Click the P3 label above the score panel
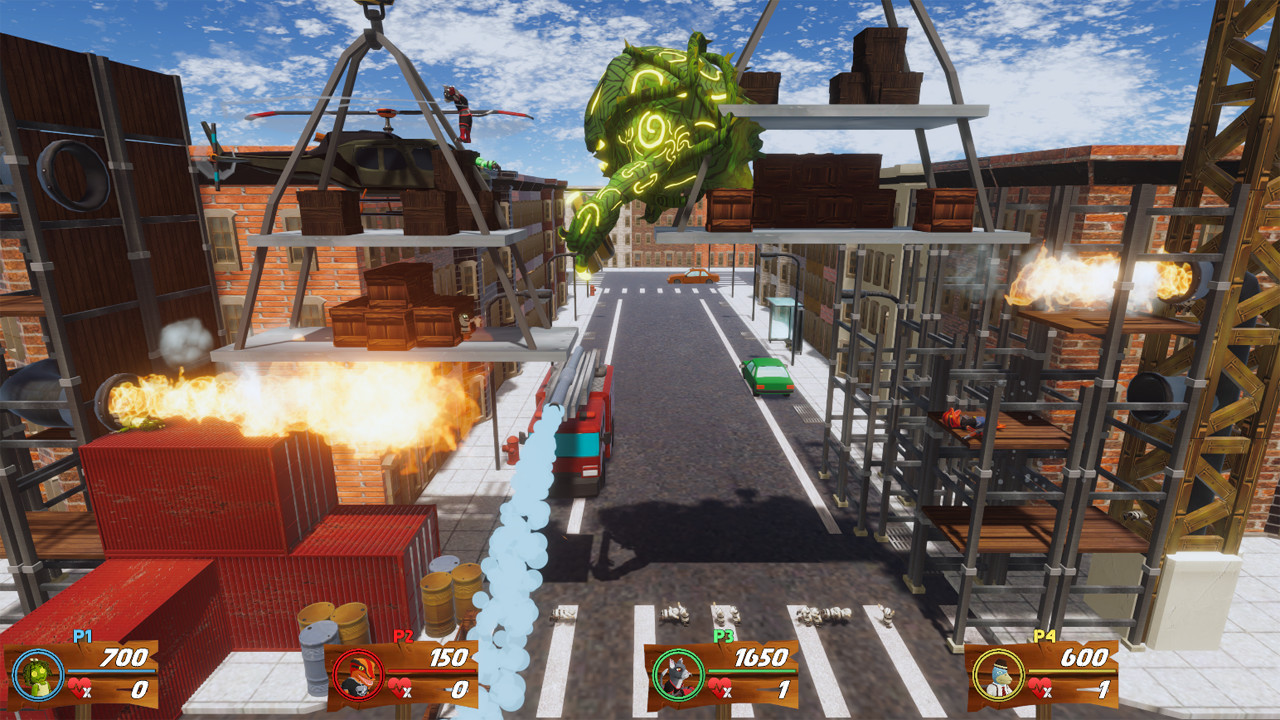 722,637
